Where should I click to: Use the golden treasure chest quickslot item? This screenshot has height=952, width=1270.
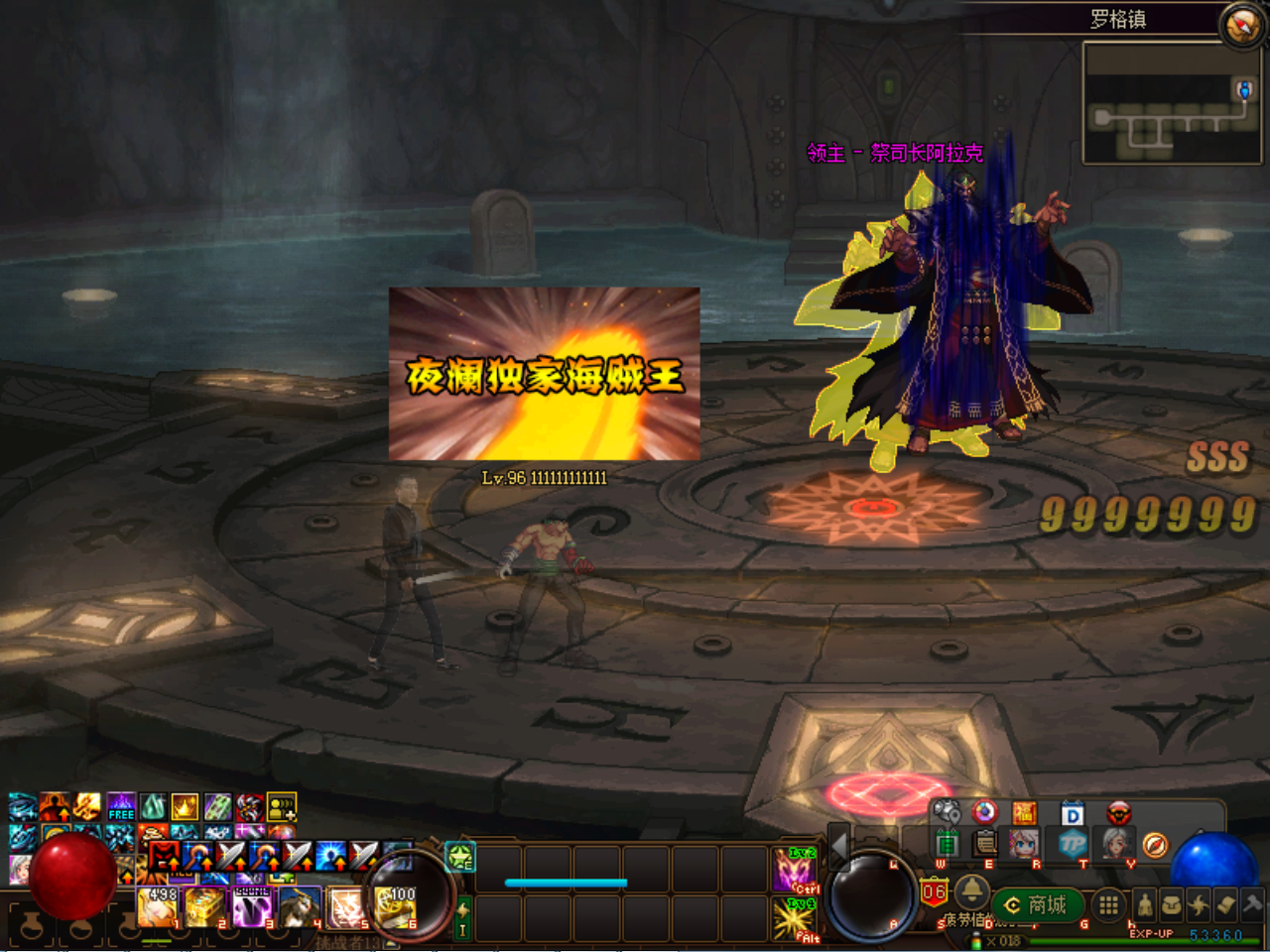click(x=205, y=906)
